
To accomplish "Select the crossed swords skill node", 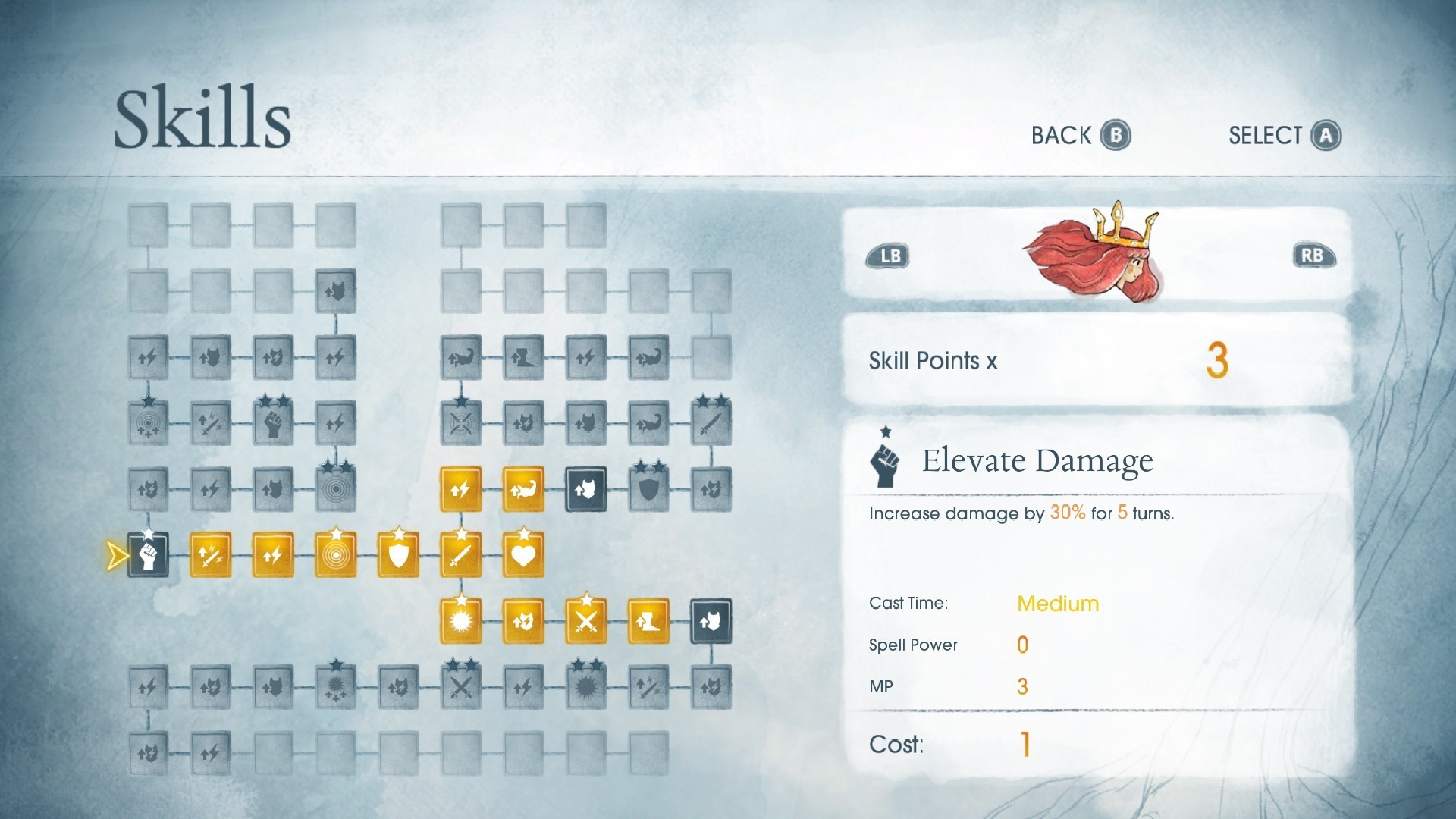I will click(585, 620).
